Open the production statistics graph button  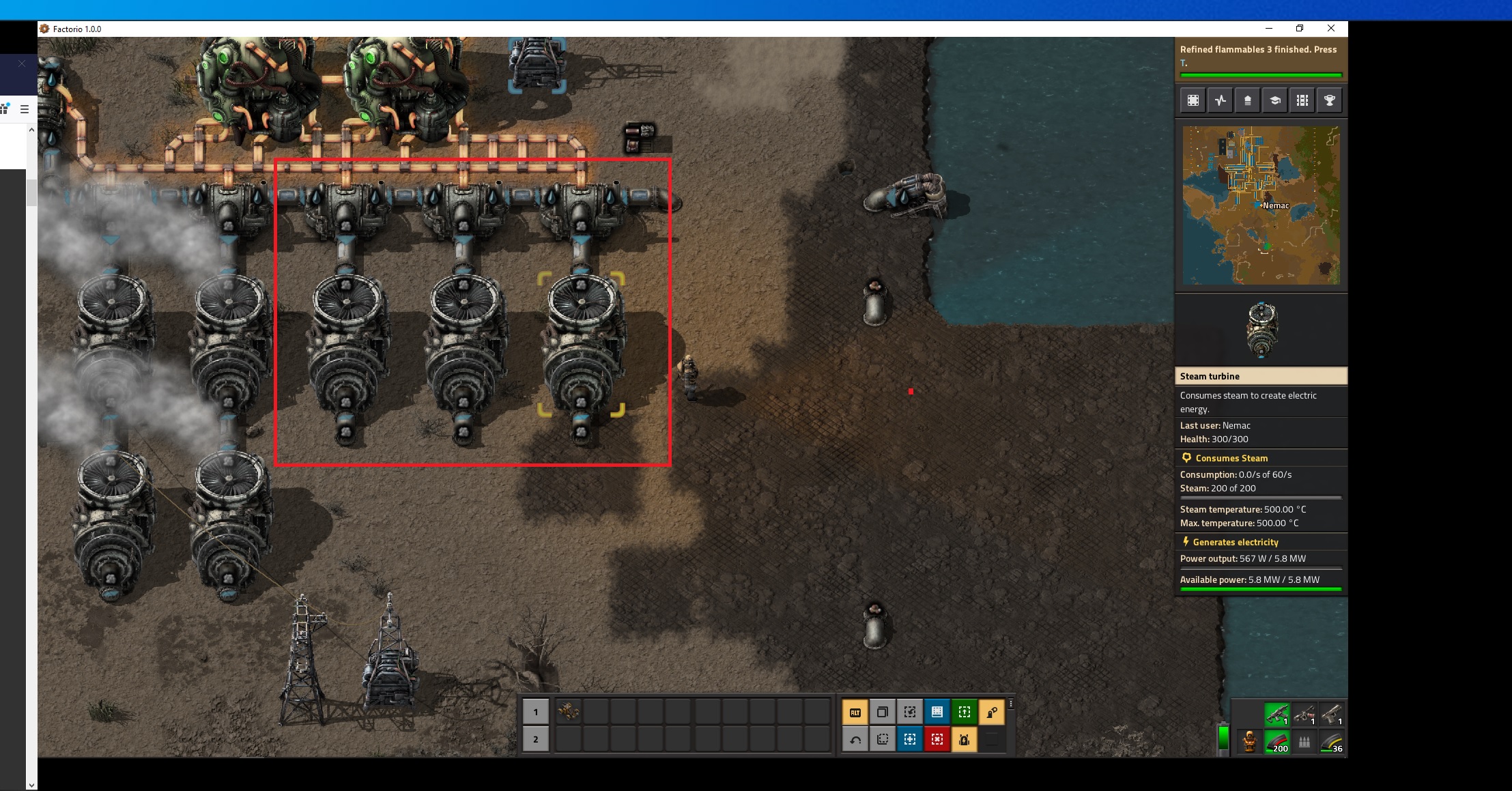1221,101
